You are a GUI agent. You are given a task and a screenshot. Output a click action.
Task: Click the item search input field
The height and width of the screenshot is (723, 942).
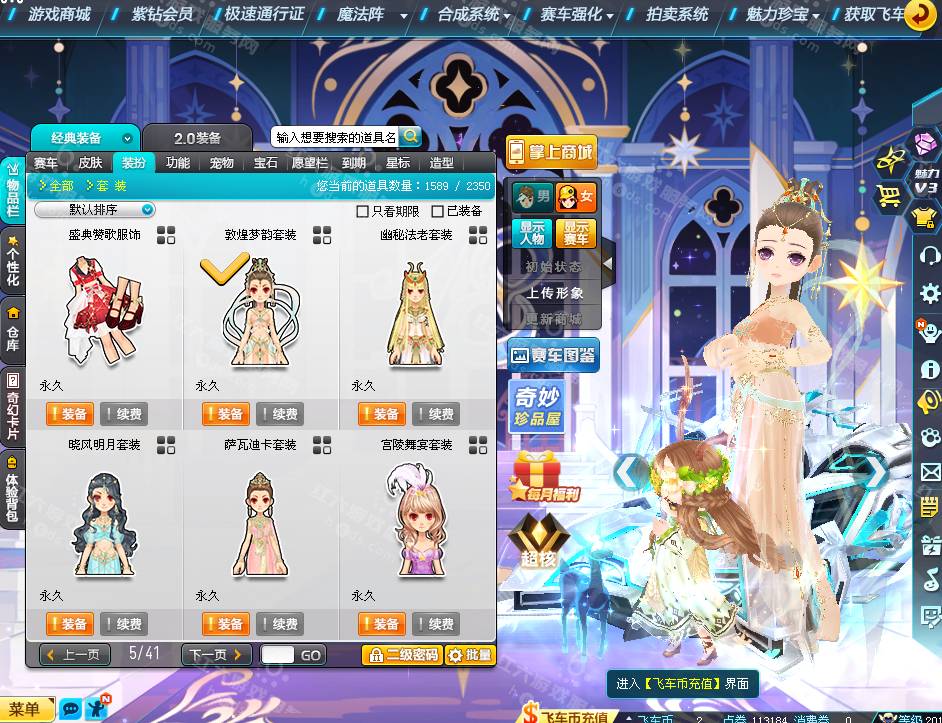pos(335,137)
